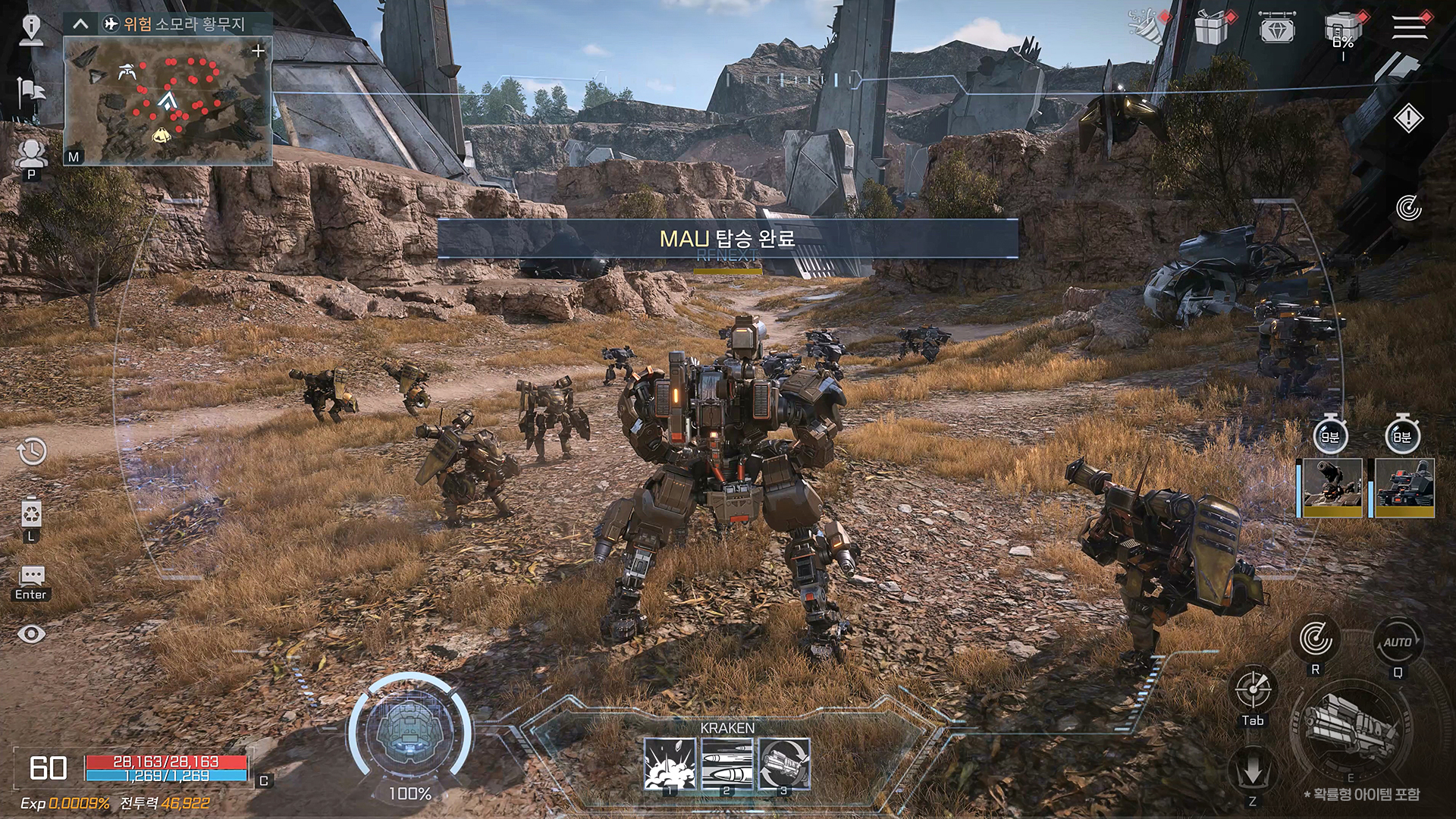The image size is (1456, 819).
Task: Open the clock history icon
Action: coord(32,452)
